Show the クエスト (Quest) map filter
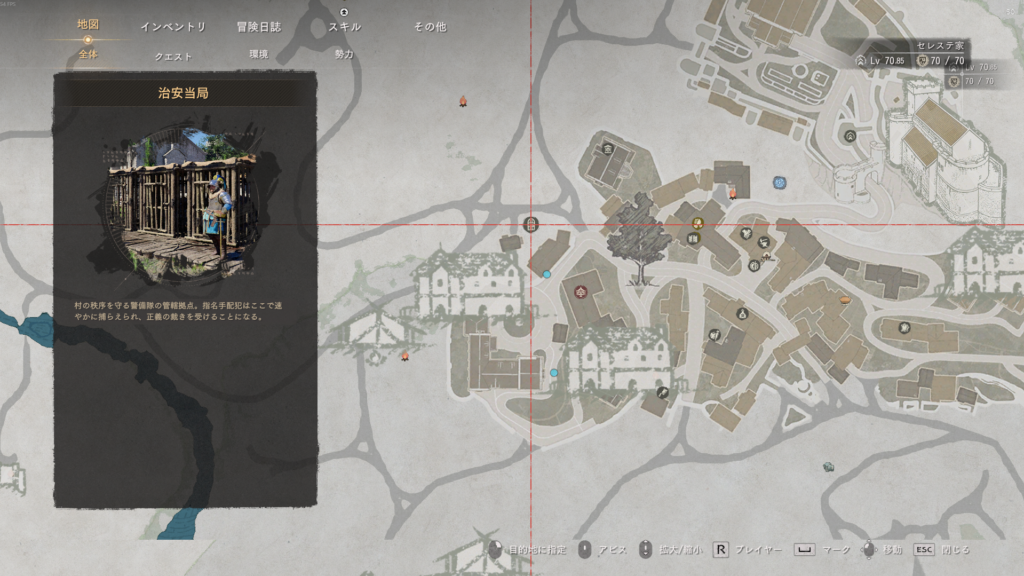Viewport: 1024px width, 576px height. [x=173, y=56]
